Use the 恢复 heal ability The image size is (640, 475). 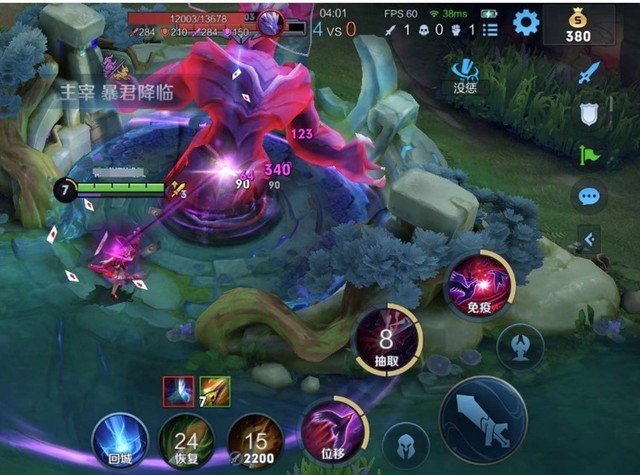click(186, 441)
